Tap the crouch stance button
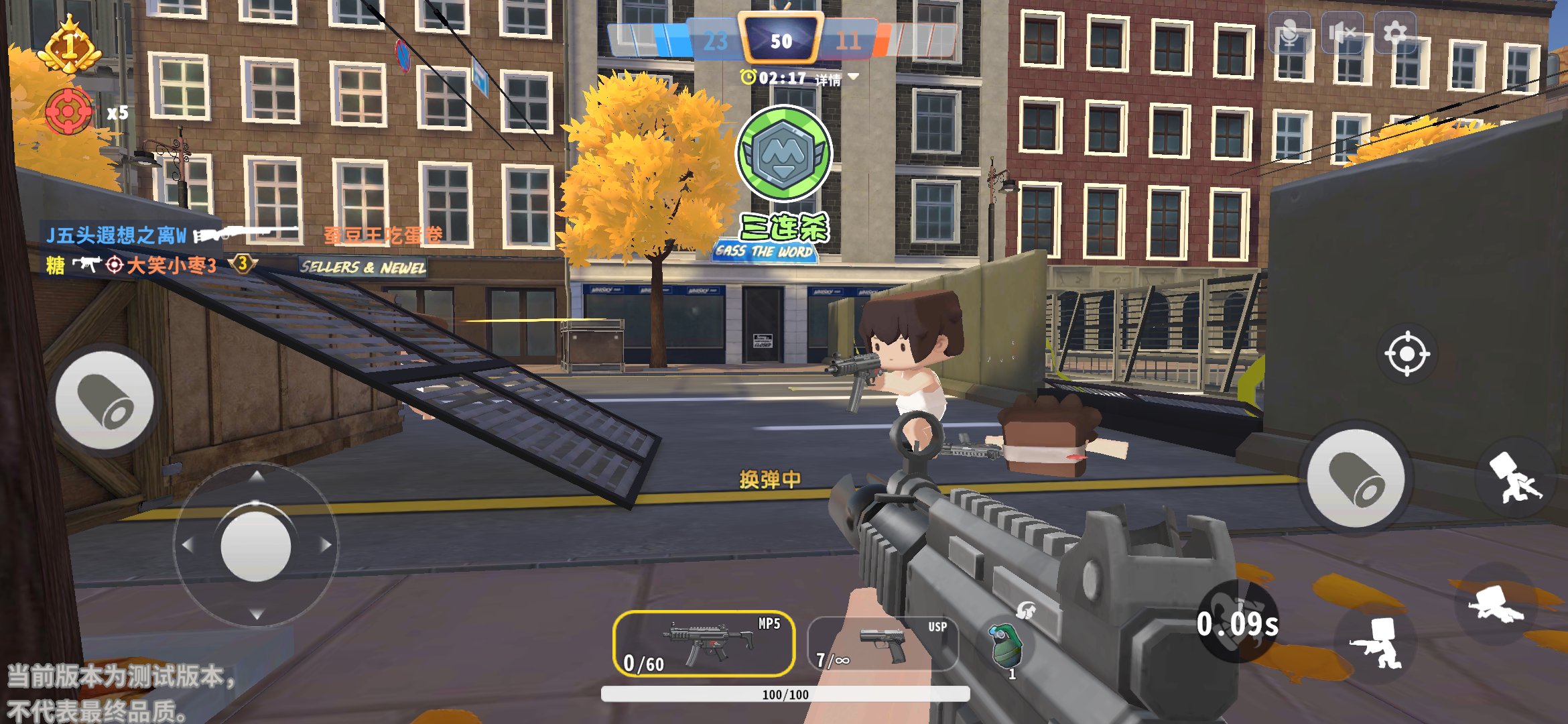1568x724 pixels. click(x=1376, y=644)
